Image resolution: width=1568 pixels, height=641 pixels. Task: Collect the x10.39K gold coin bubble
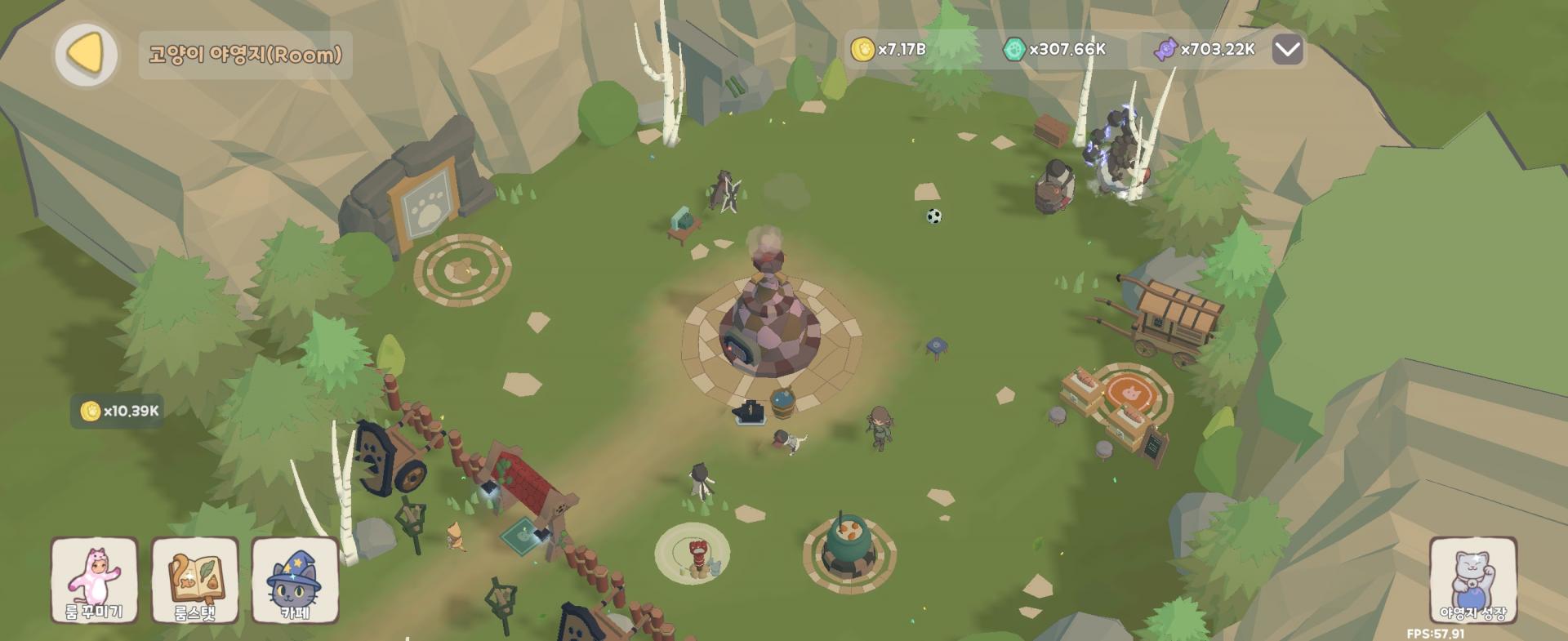click(x=121, y=411)
